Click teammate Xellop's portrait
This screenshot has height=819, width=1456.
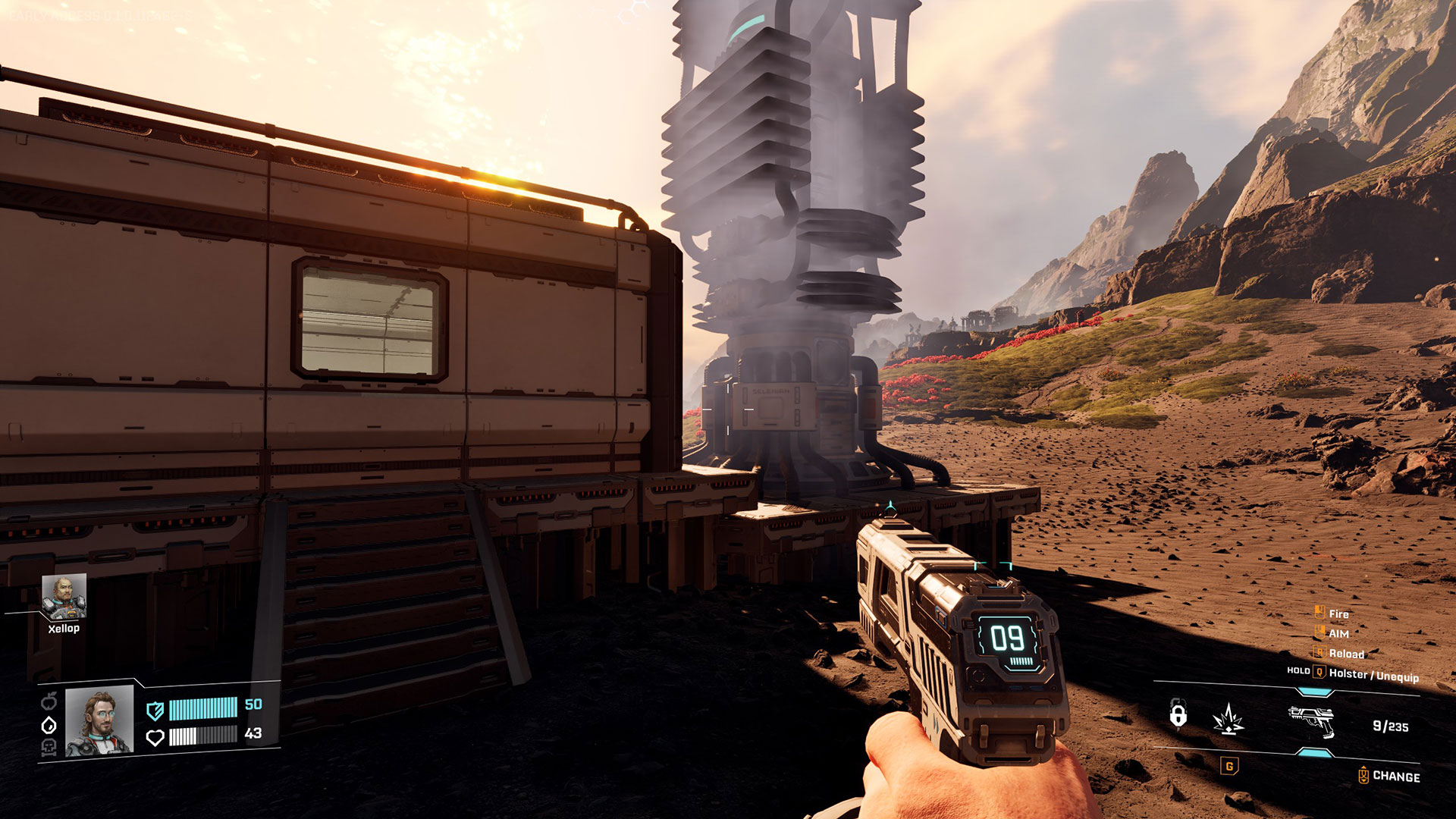coord(64,597)
